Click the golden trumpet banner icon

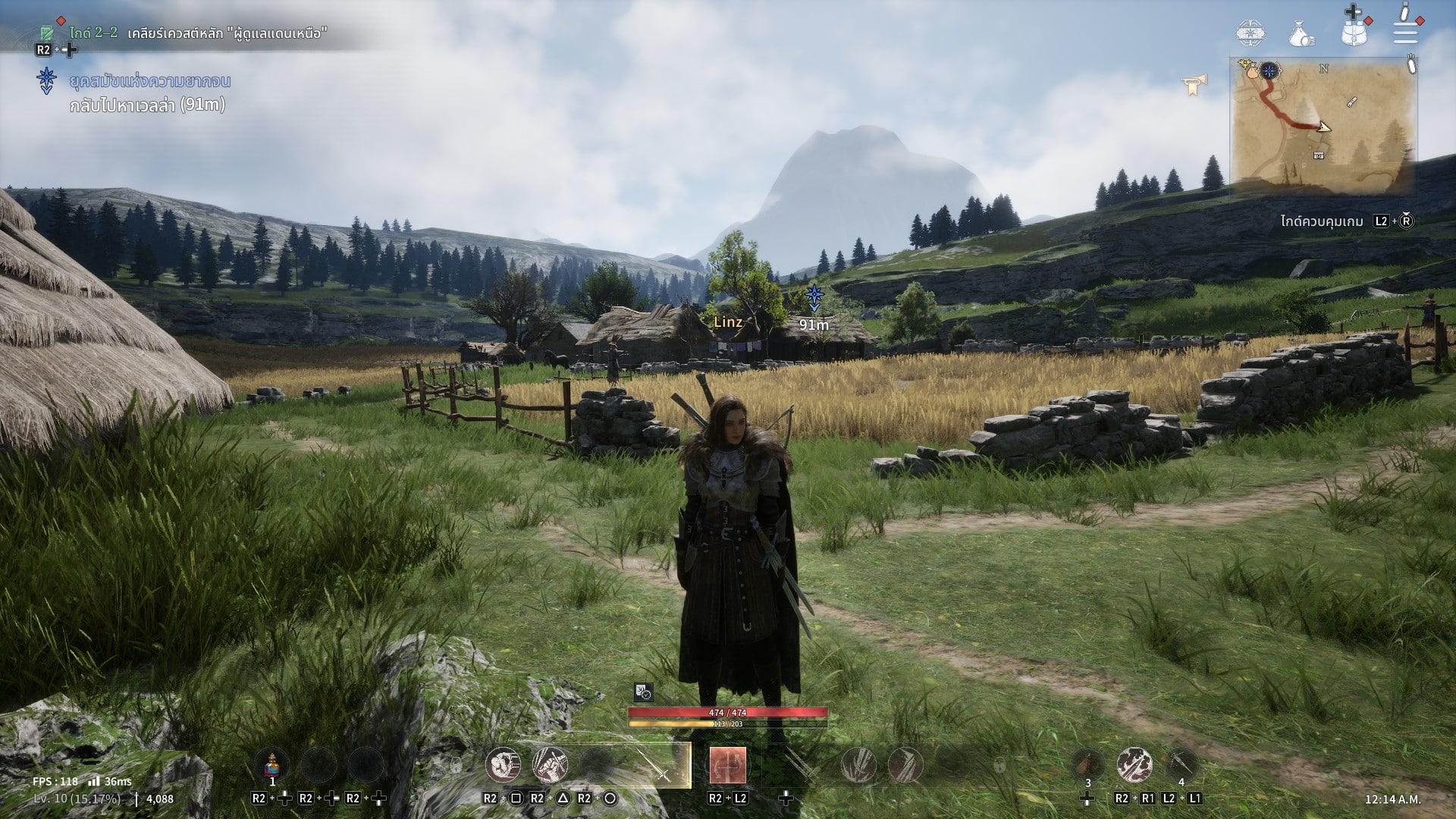click(1193, 85)
